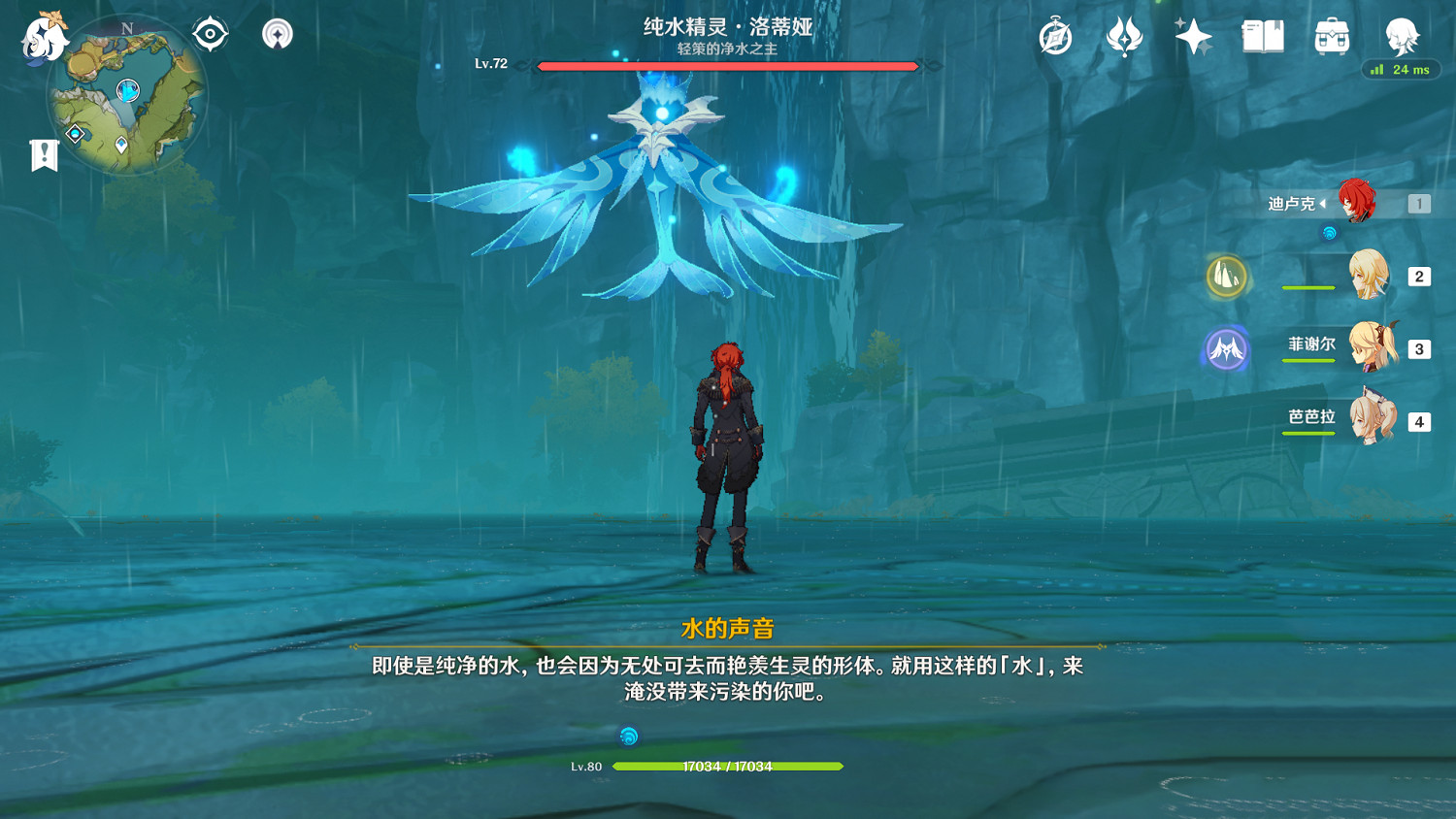Click the green HP bar showing 17034/17034

[728, 766]
